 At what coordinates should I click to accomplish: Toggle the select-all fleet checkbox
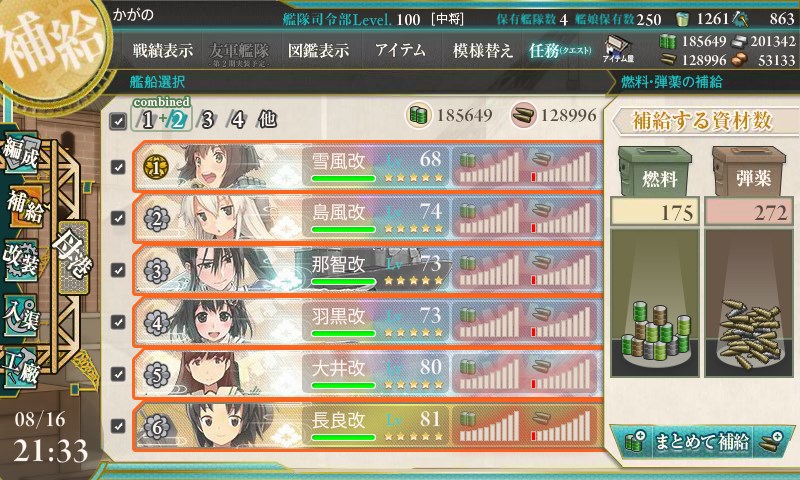click(119, 122)
